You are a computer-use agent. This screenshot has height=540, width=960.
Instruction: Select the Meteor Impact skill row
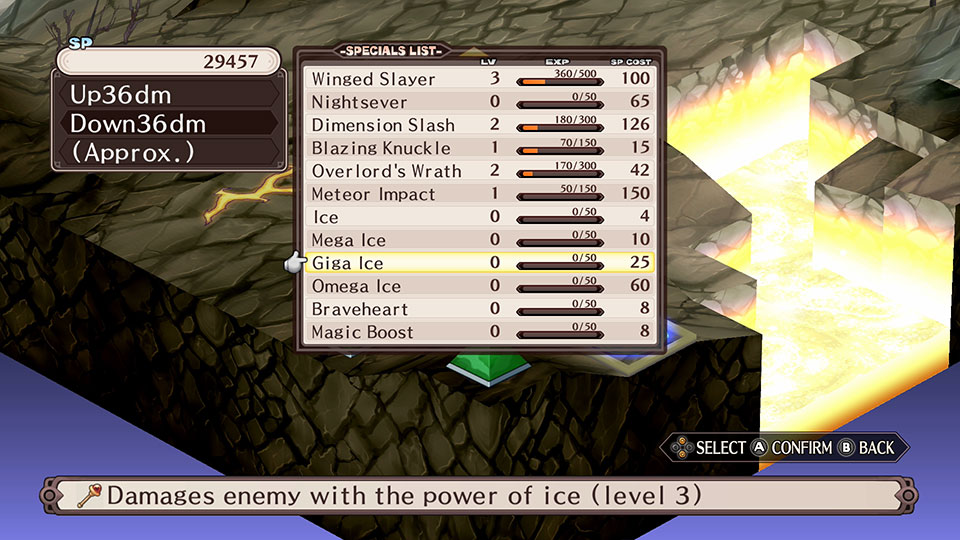pyautogui.click(x=372, y=194)
